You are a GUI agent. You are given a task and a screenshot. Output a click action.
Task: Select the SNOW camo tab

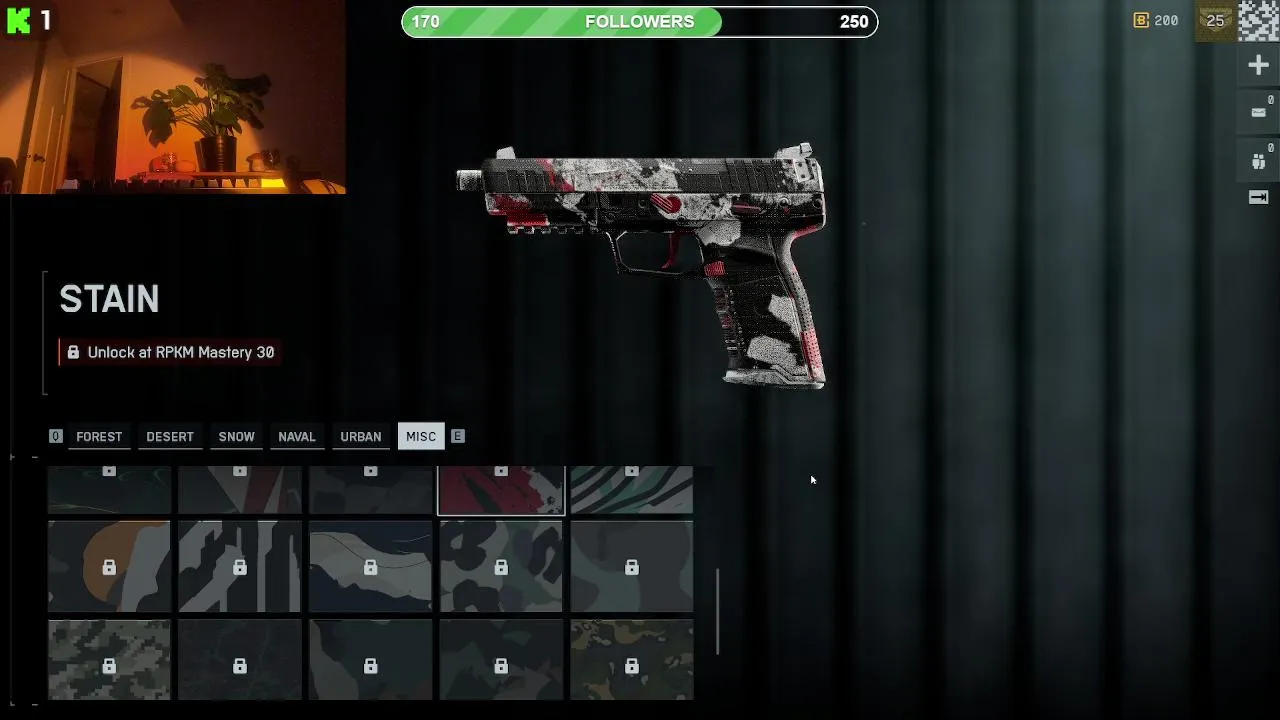[237, 437]
